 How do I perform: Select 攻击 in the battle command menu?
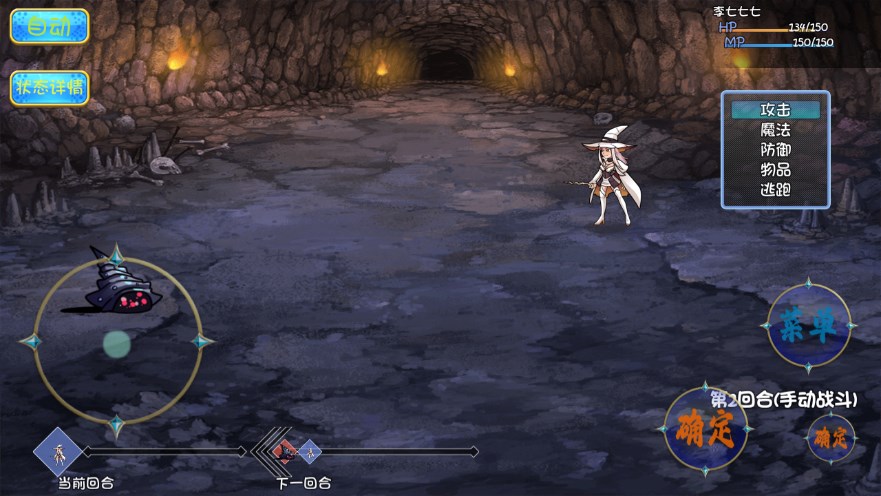pos(775,110)
